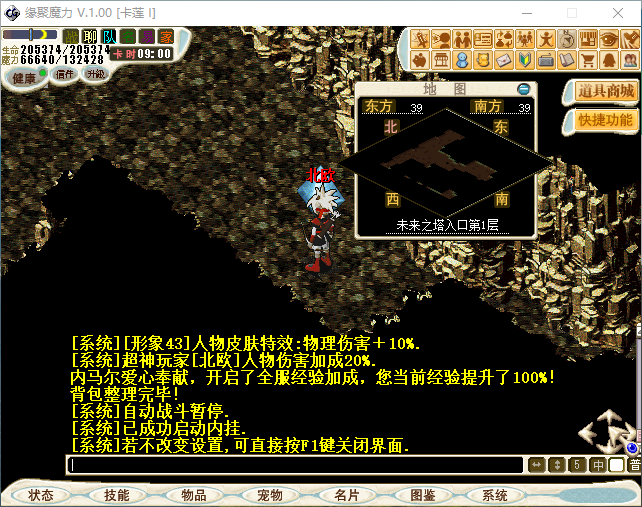Open the 快捷功能 quick functions panel
Viewport: 642px width, 507px height.
pos(606,120)
